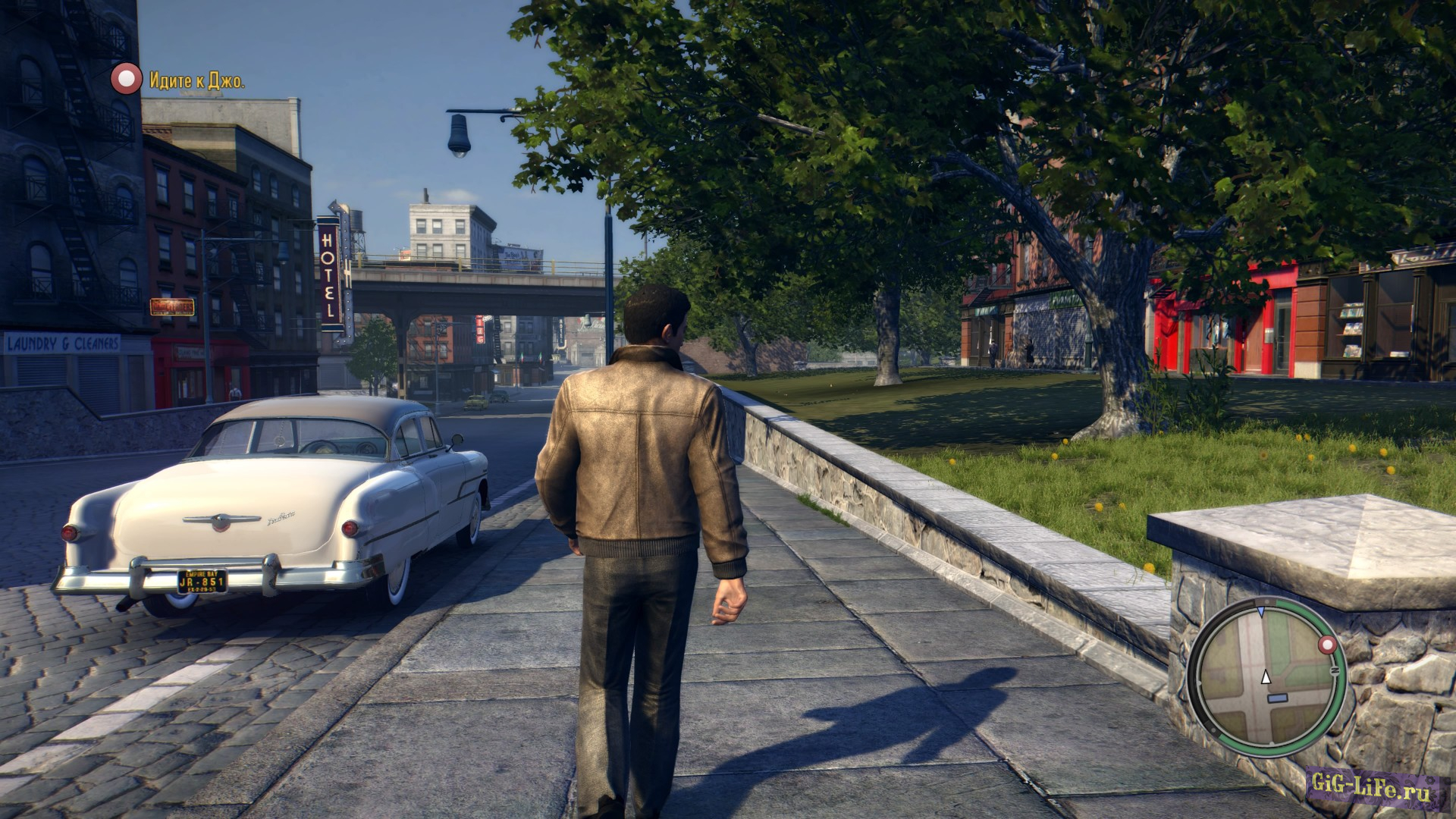
Task: Click the red objective marker beside the quest text
Action: tap(126, 79)
